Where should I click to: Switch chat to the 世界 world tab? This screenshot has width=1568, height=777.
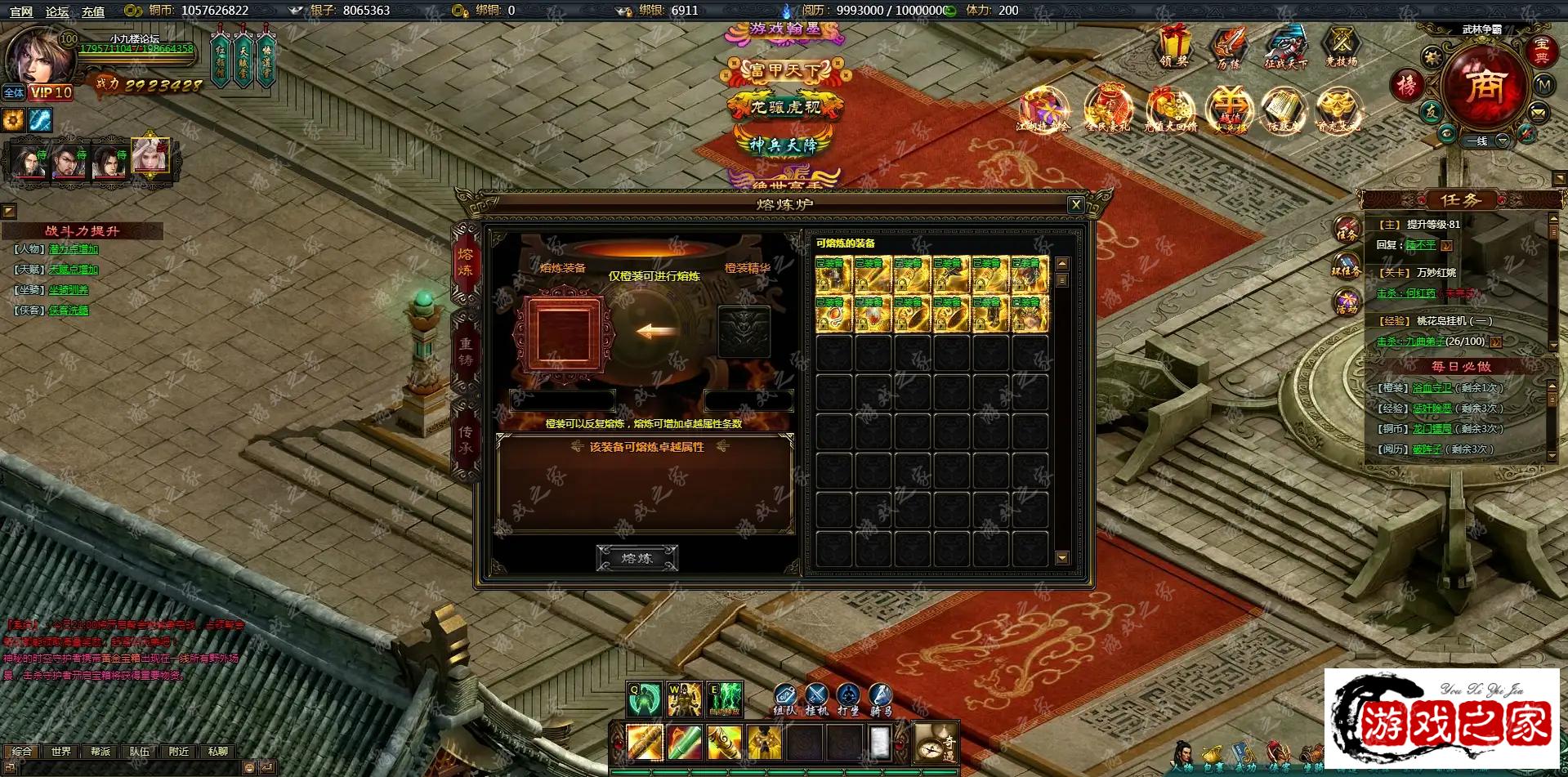pyautogui.click(x=61, y=751)
